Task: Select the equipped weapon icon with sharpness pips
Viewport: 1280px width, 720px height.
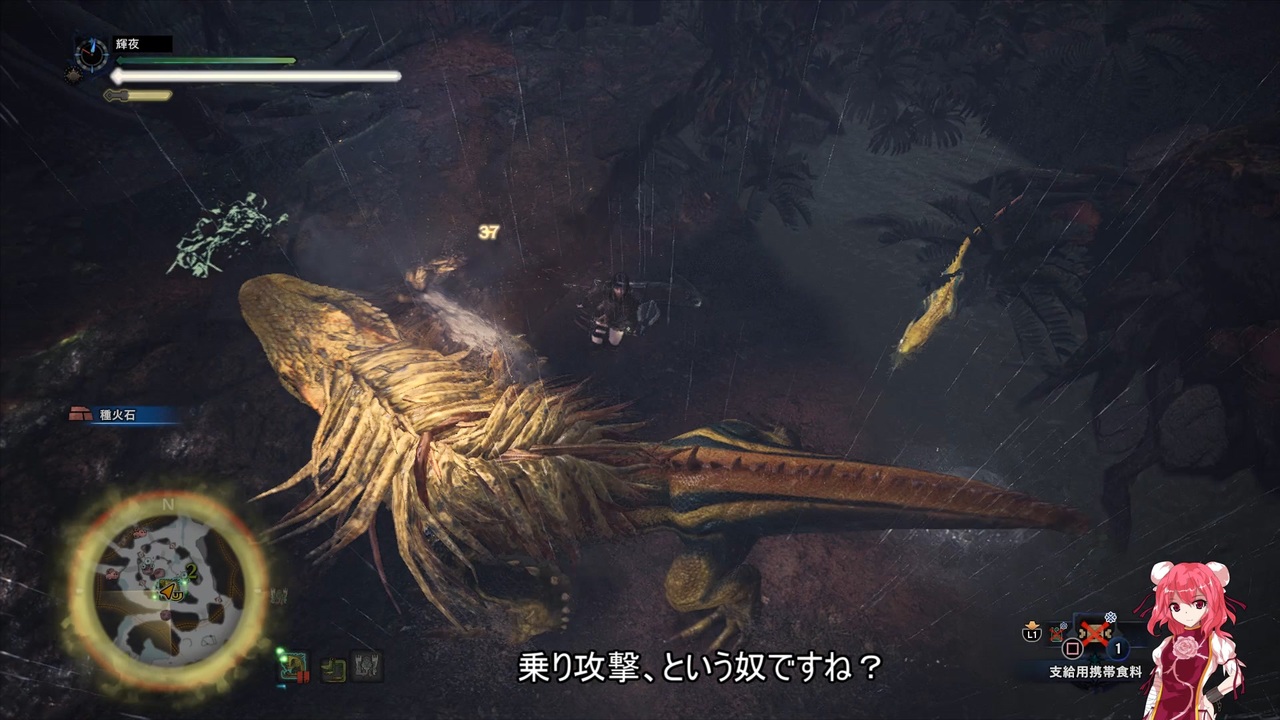Action: coord(293,667)
